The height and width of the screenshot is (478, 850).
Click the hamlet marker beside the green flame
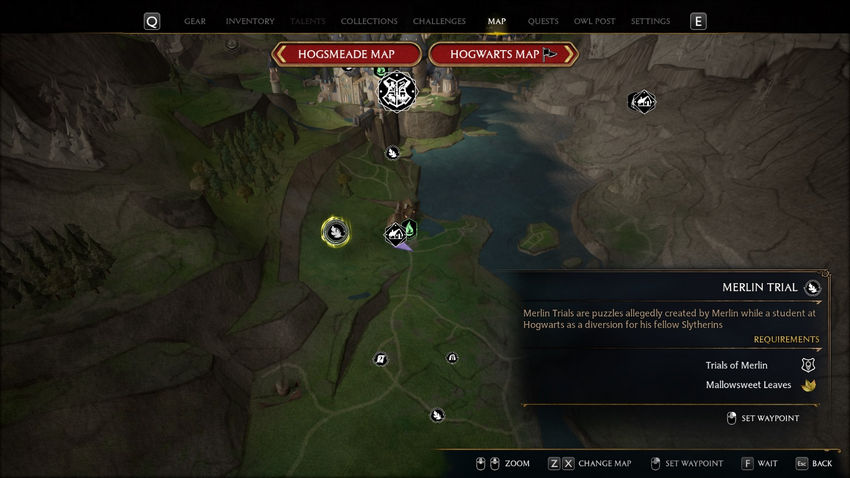point(396,234)
